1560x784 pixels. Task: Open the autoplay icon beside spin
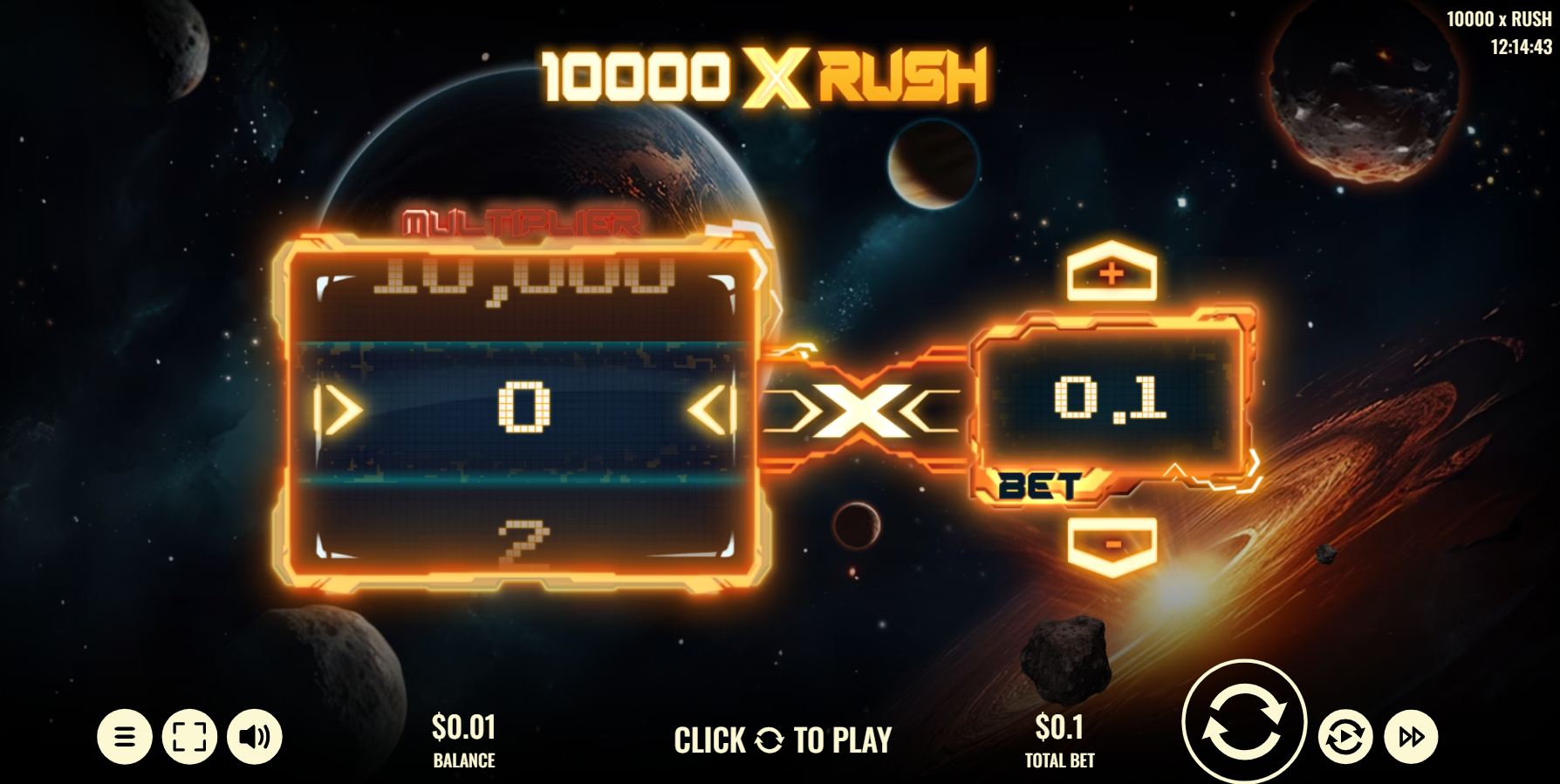[x=1344, y=735]
